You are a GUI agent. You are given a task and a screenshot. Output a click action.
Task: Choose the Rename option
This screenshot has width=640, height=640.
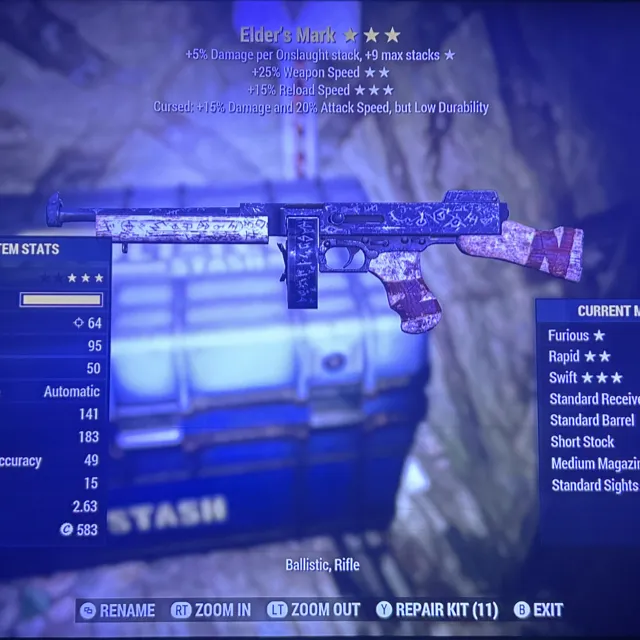(118, 610)
